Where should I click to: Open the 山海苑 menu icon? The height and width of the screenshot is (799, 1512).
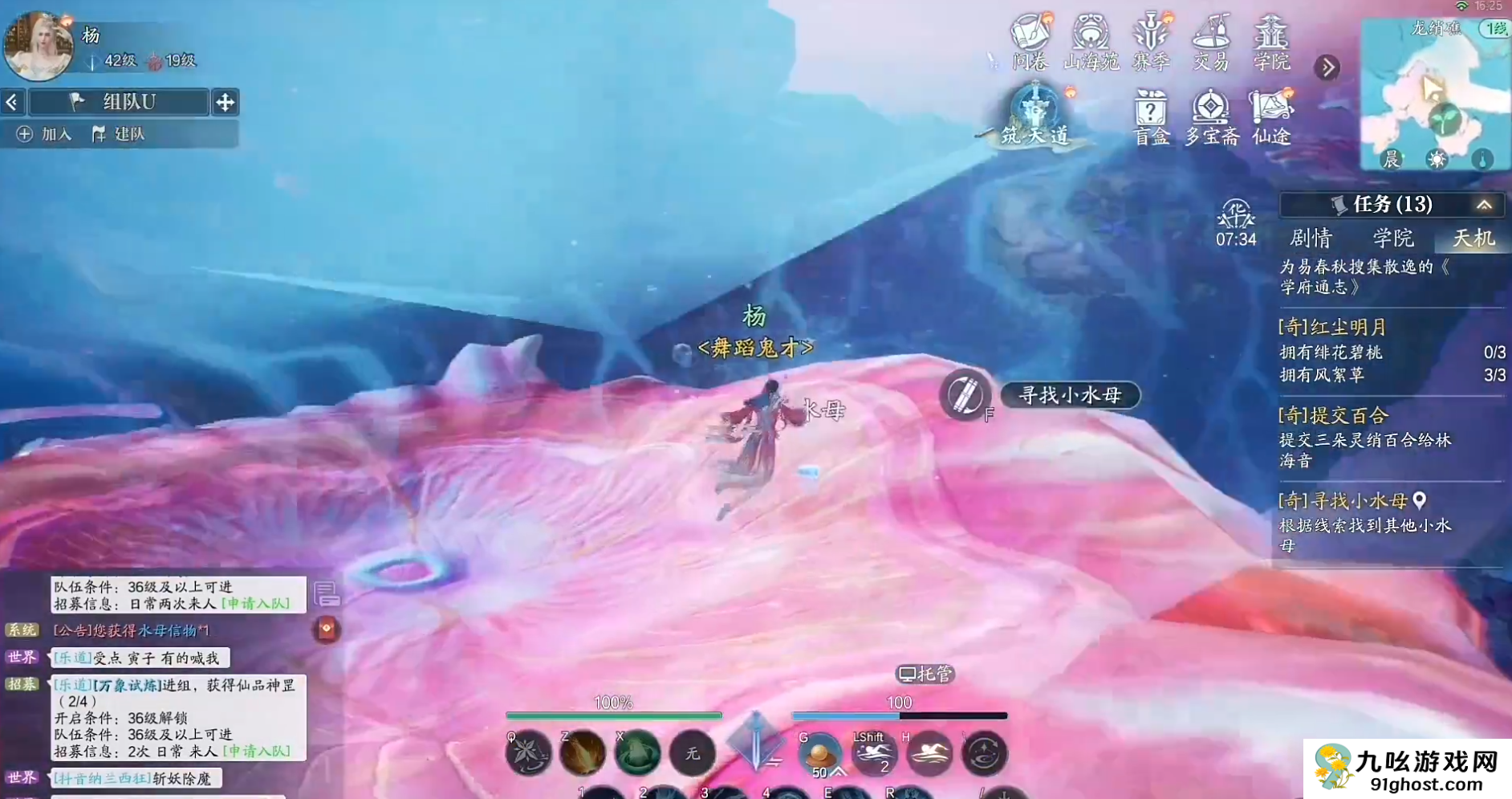tap(1091, 42)
